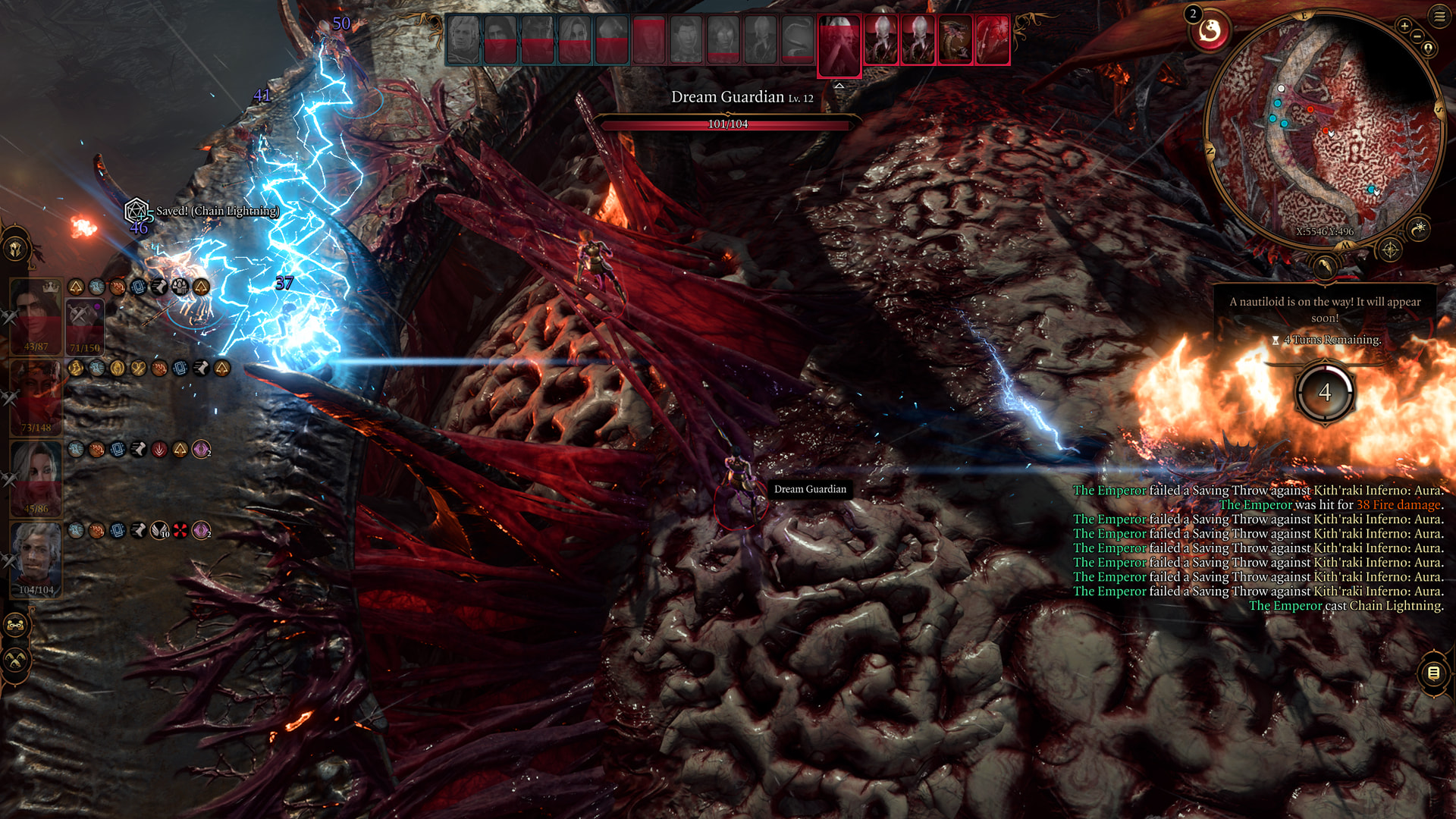Open the hamburger game menu button
Image resolution: width=1456 pixels, height=819 pixels.
point(1439,16)
